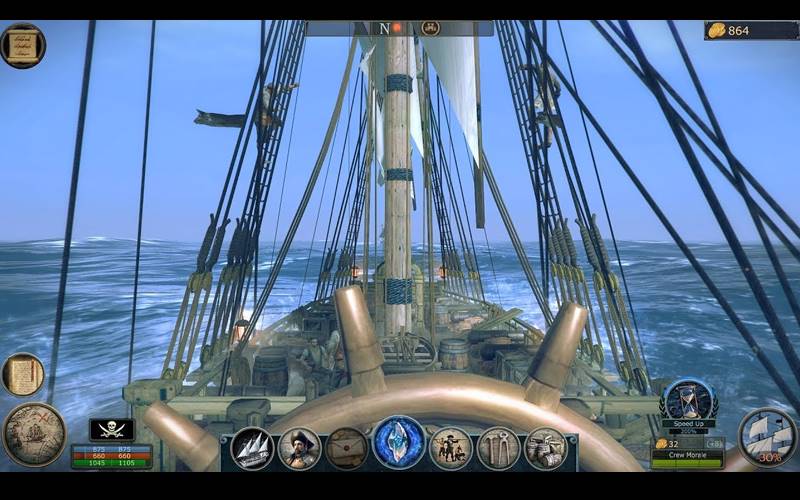The width and height of the screenshot is (800, 500).
Task: Open the treasure map in the corner
Action: (33, 434)
